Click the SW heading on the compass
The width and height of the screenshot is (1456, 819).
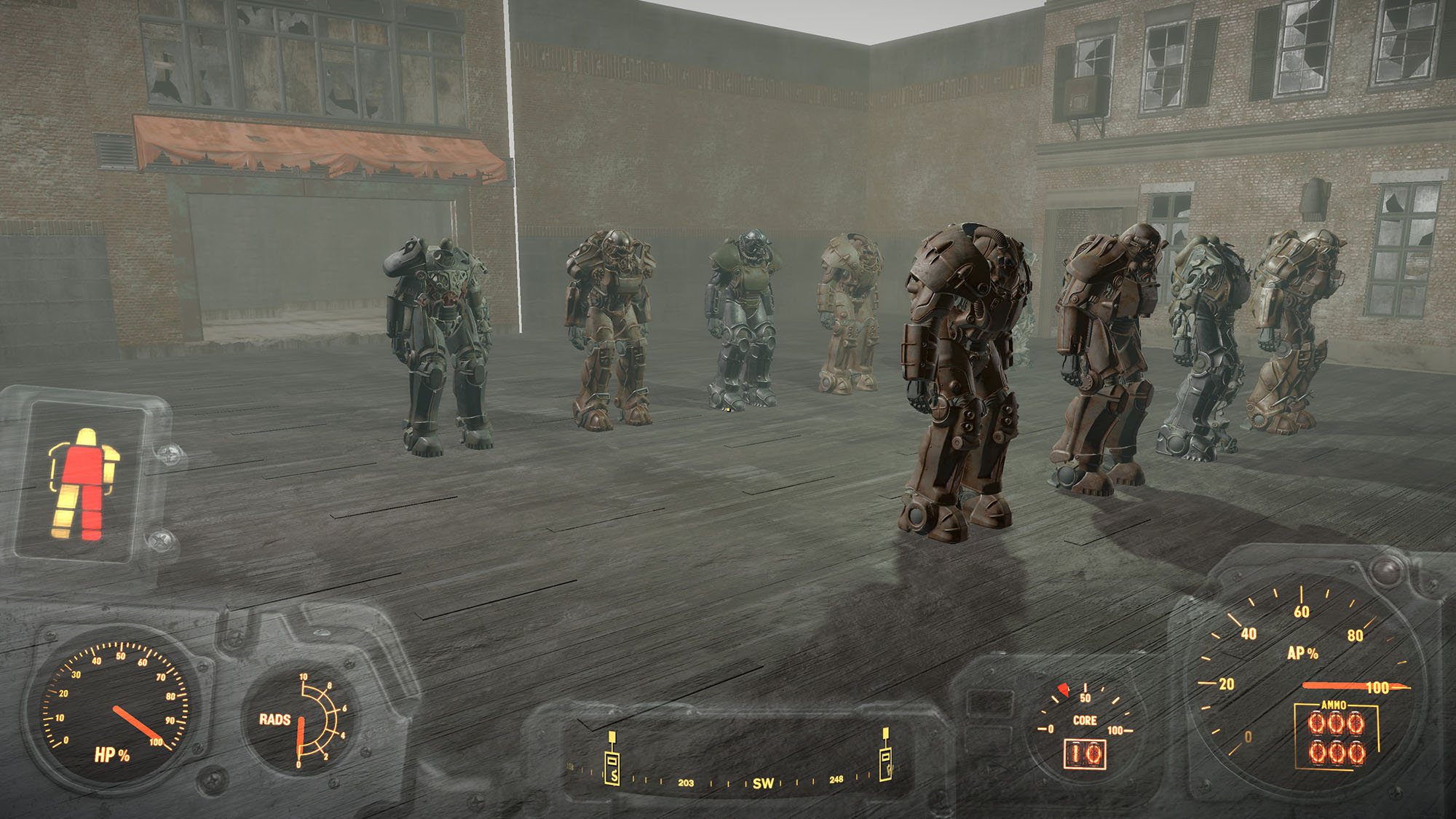click(763, 783)
